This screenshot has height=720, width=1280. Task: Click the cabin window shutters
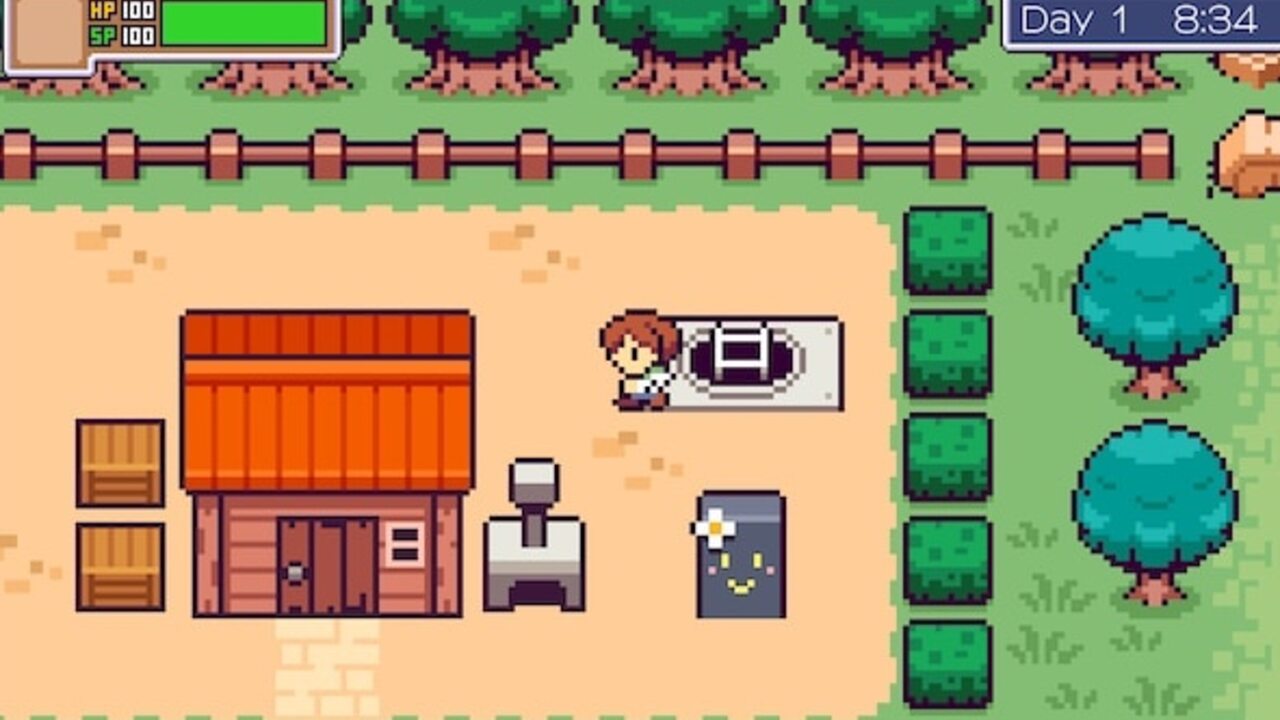[404, 545]
